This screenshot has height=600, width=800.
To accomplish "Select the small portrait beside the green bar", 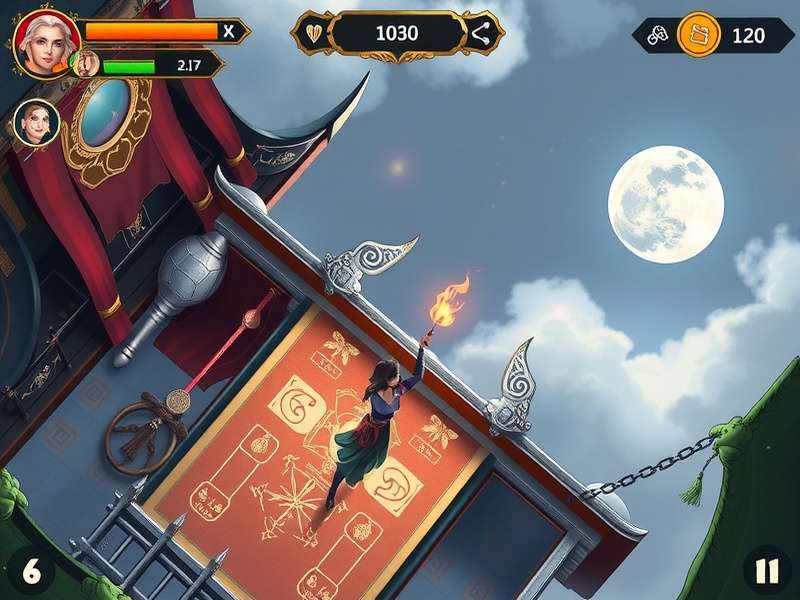I will tap(86, 64).
